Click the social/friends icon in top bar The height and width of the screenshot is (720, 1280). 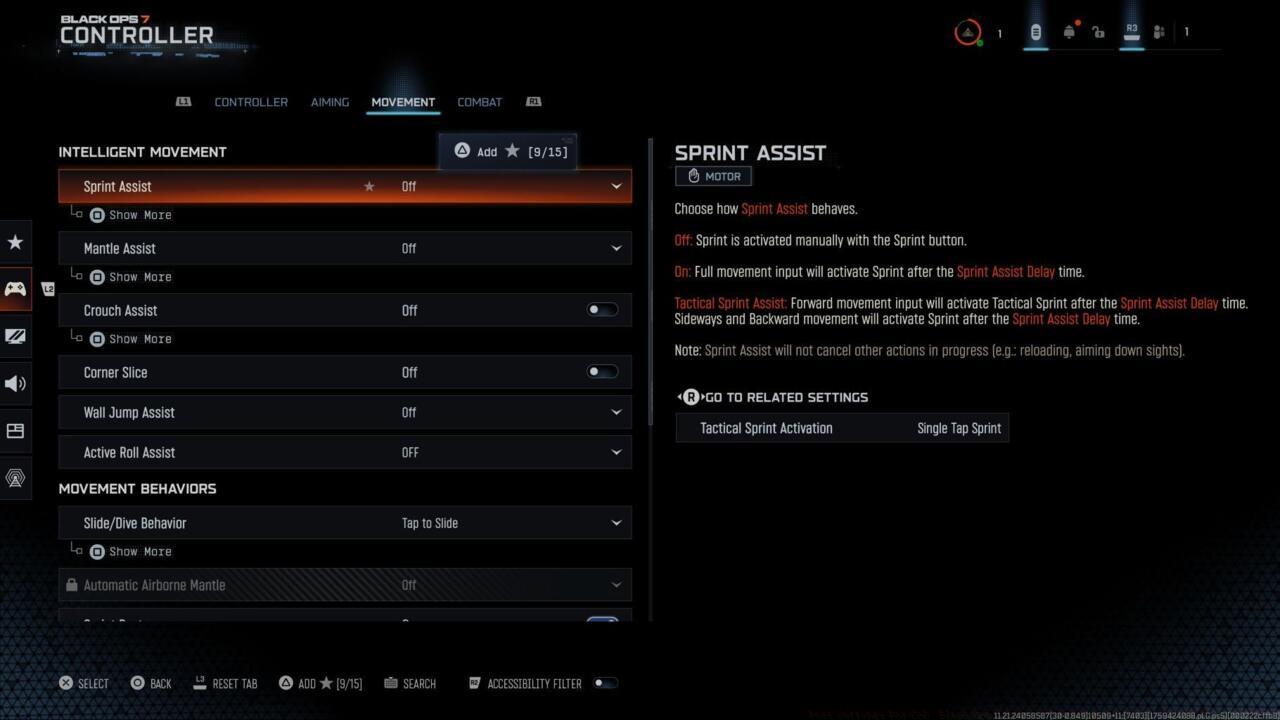1158,31
